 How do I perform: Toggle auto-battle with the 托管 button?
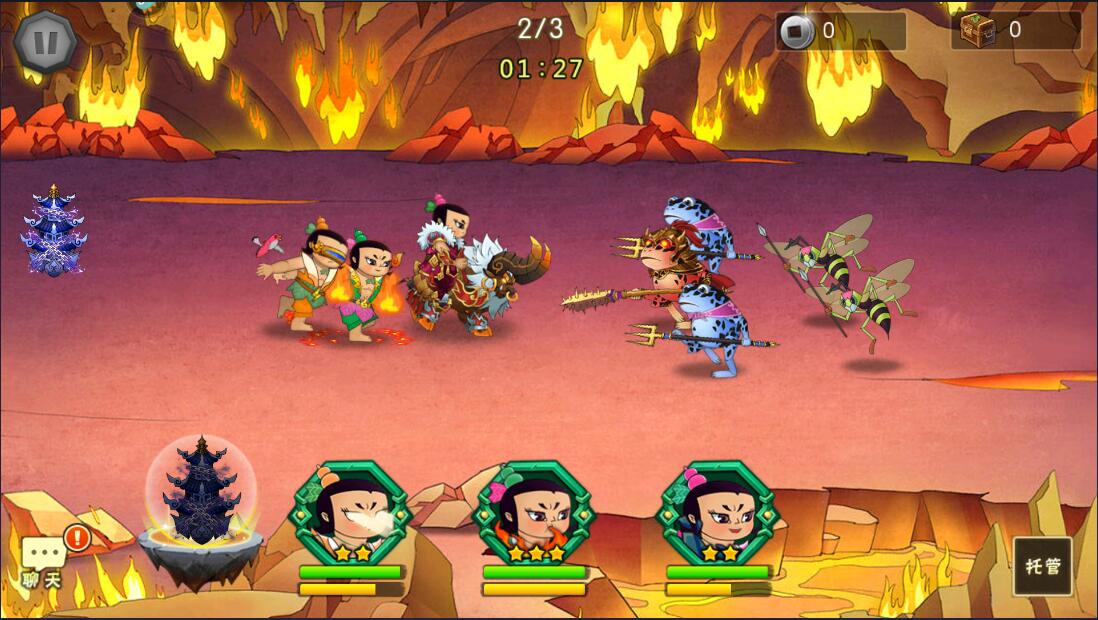(x=1042, y=566)
